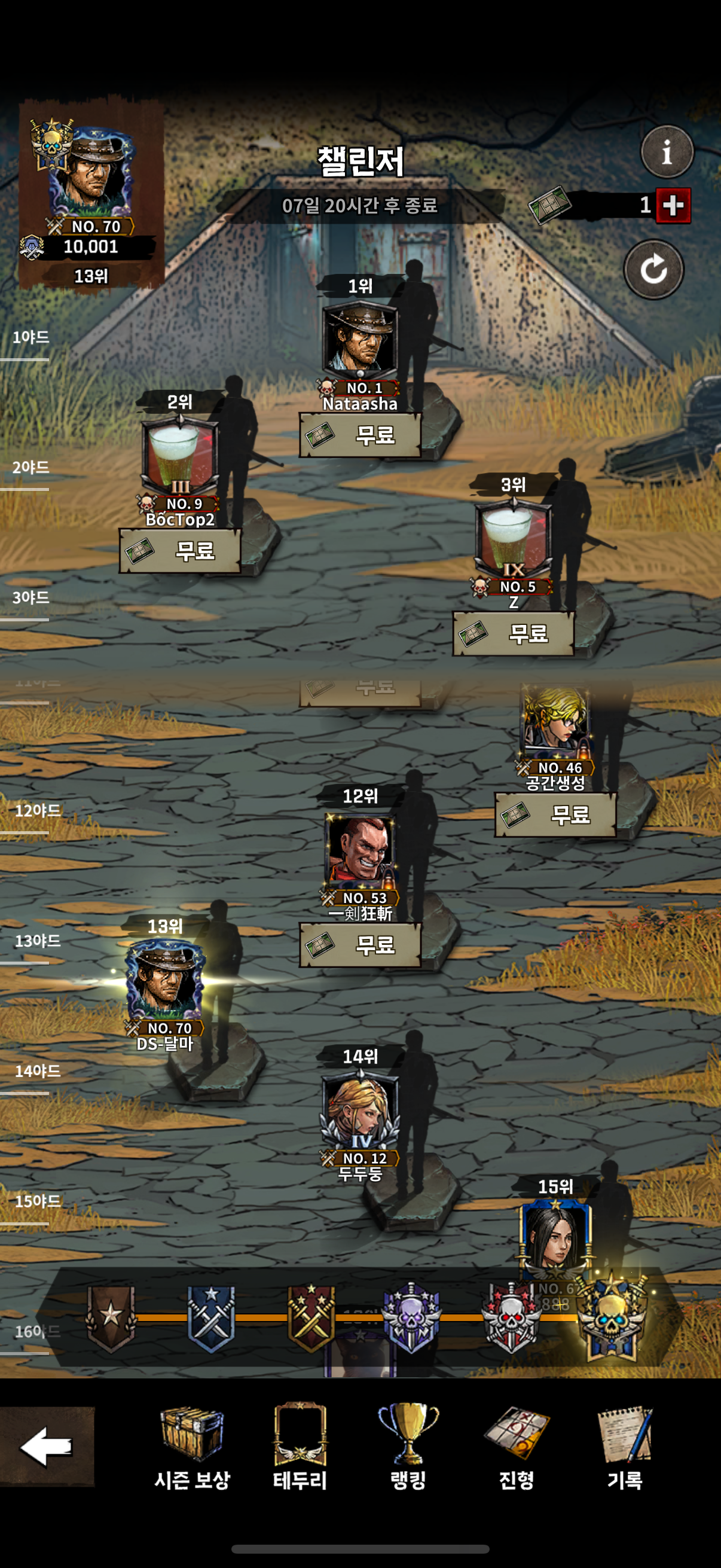Viewport: 721px width, 1568px height.
Task: Challenge rank 12 一剣狂斬 for free
Action: tap(360, 945)
